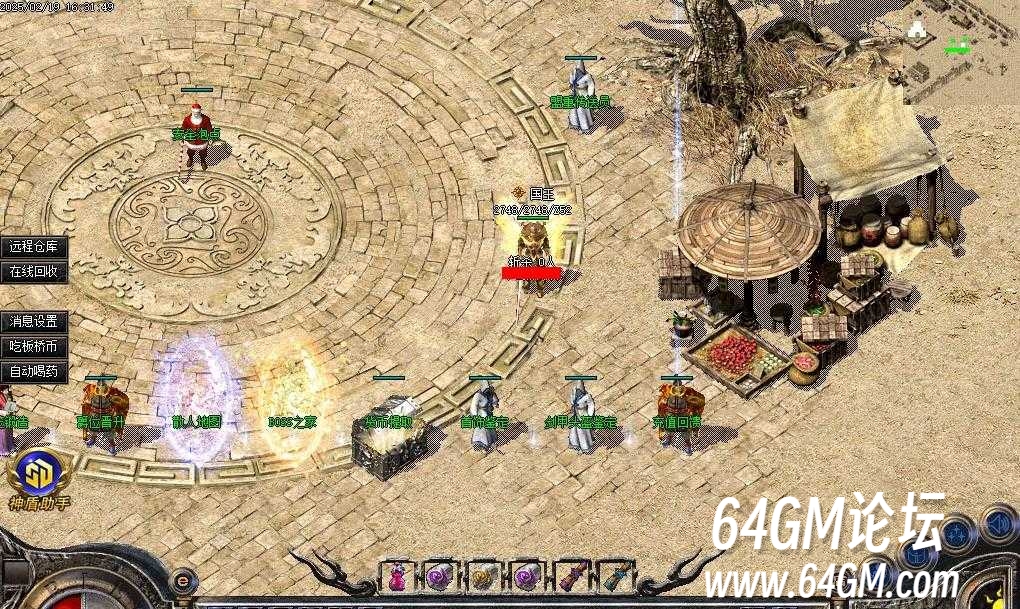Click the small round 'e' button
Viewport: 1020px width, 609px height.
click(x=183, y=578)
